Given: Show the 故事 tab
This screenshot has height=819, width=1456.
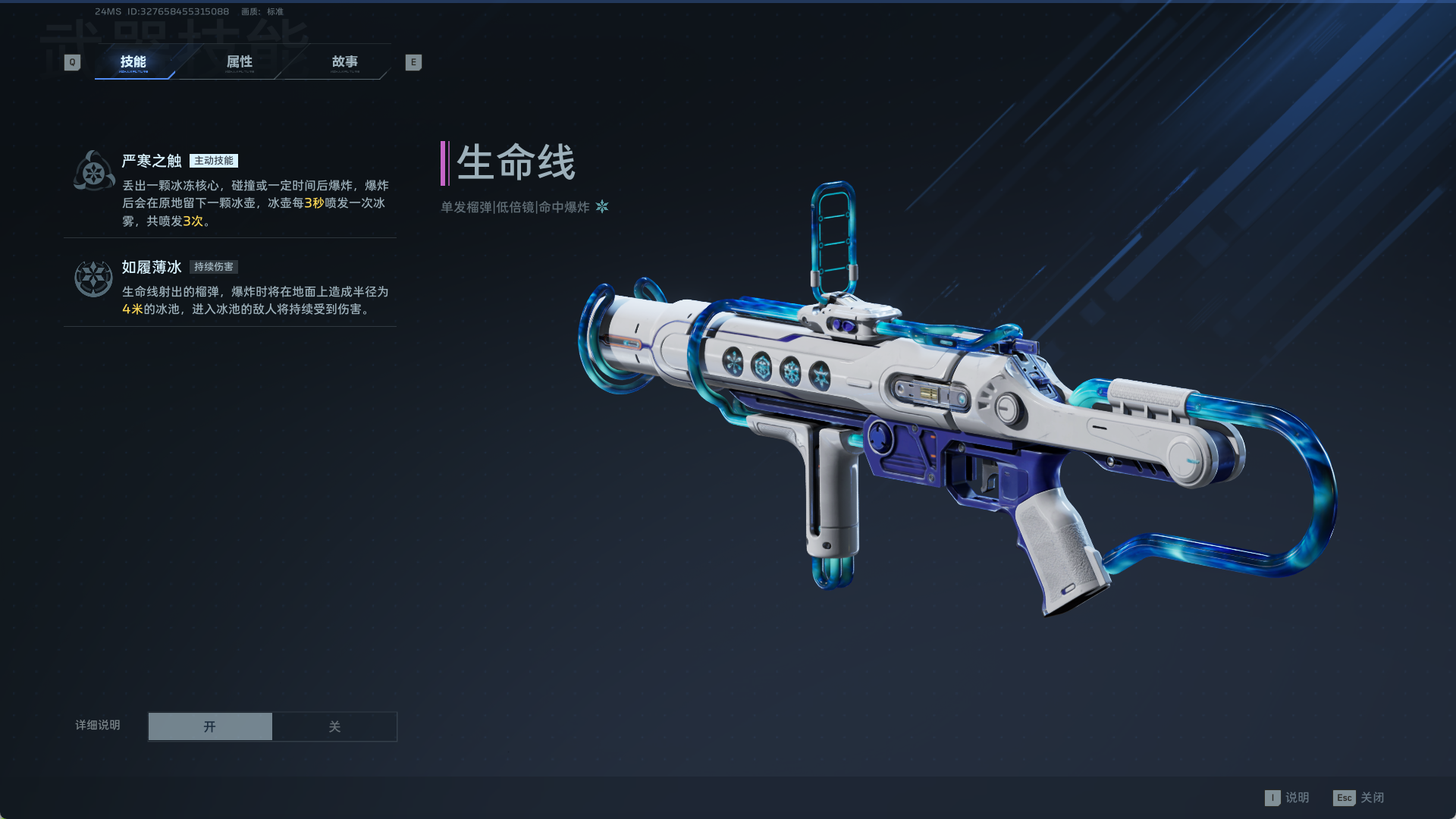Looking at the screenshot, I should pyautogui.click(x=345, y=62).
